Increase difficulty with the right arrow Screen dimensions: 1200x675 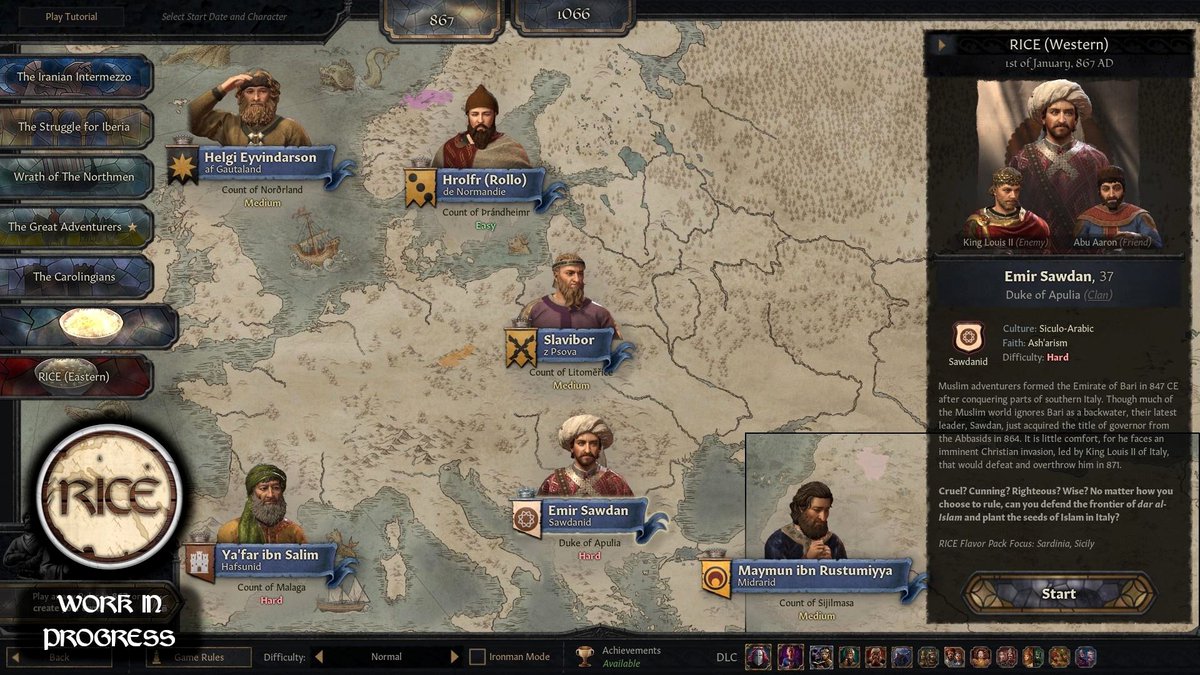[455, 657]
